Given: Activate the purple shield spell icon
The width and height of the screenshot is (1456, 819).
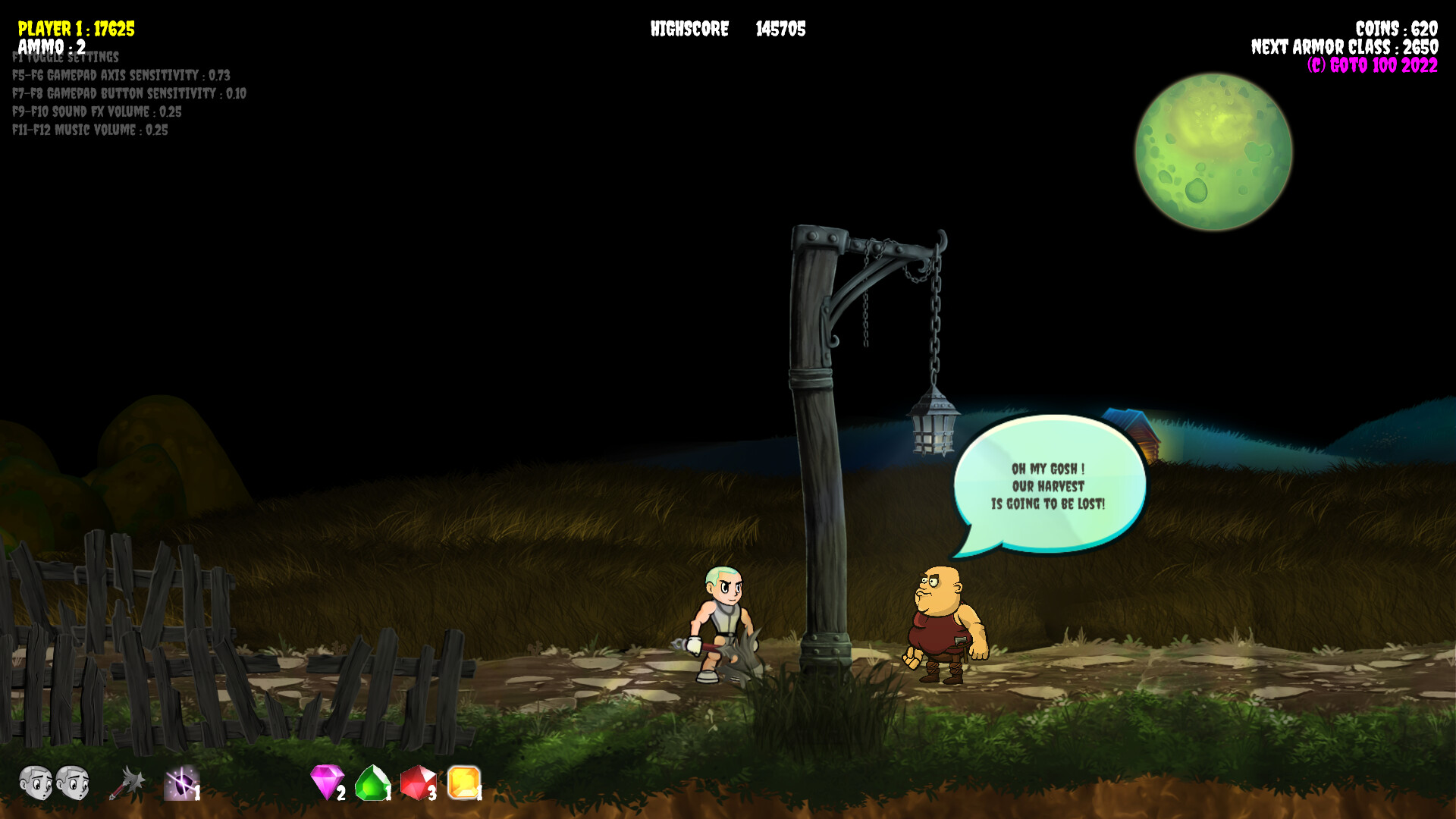Looking at the screenshot, I should (x=181, y=783).
